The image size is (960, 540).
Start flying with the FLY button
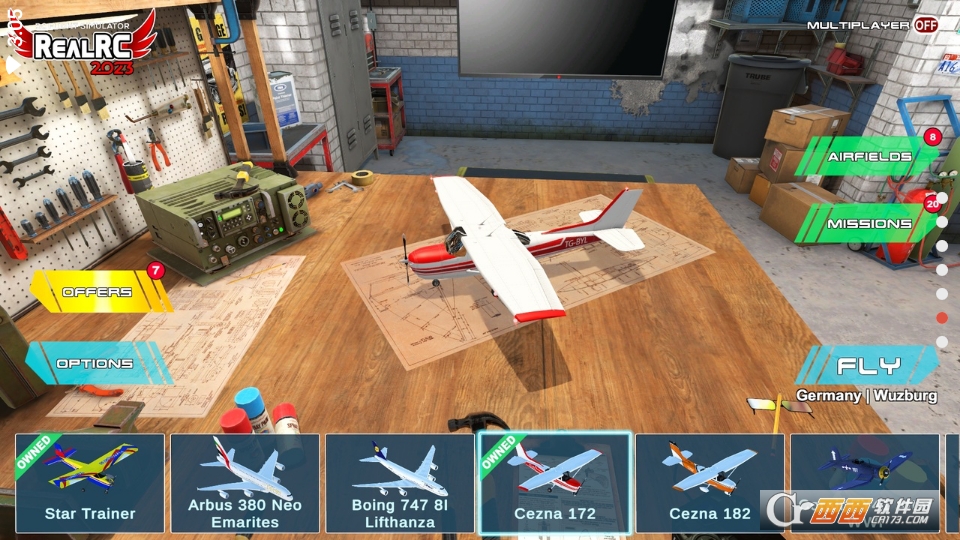pyautogui.click(x=868, y=365)
